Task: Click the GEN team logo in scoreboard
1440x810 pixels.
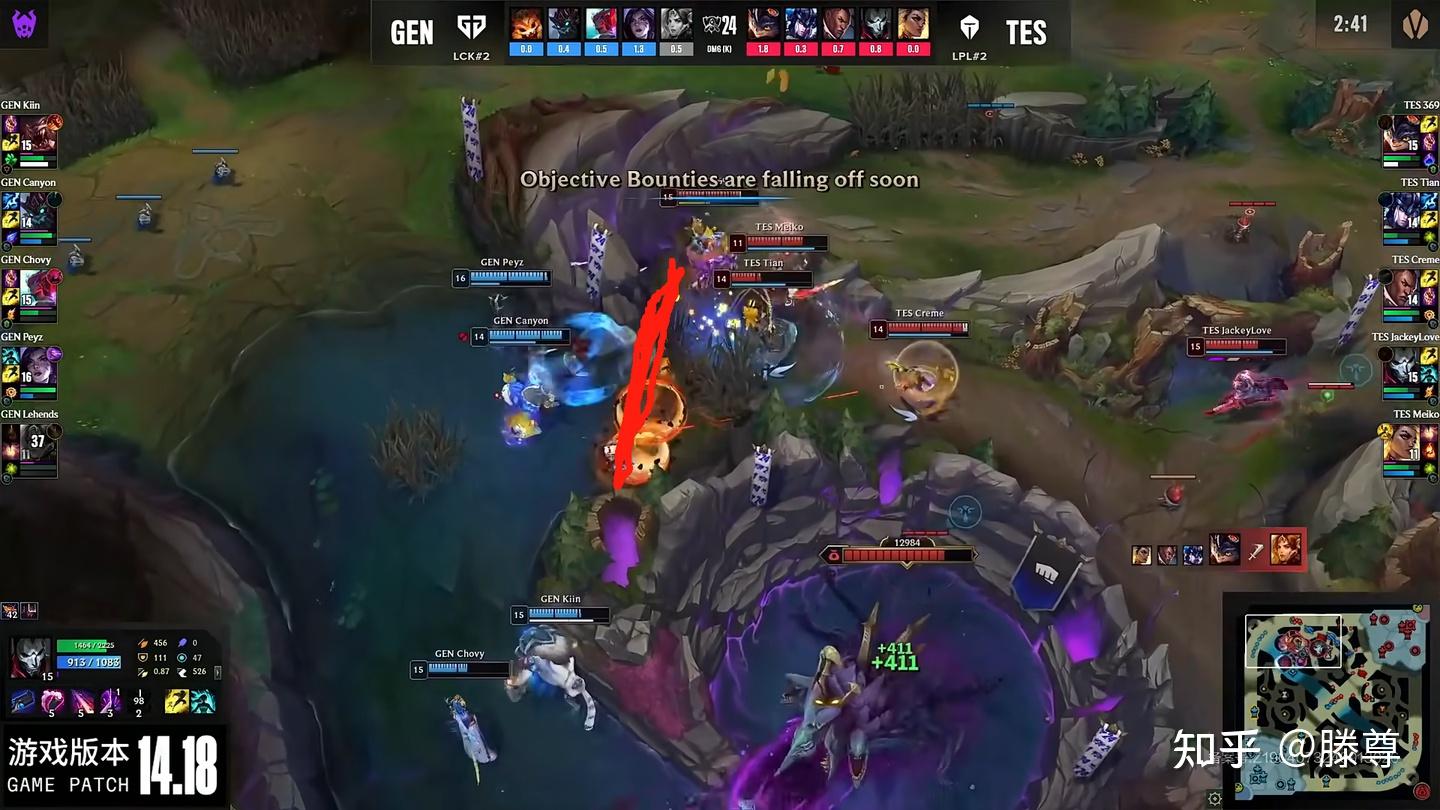Action: [471, 28]
